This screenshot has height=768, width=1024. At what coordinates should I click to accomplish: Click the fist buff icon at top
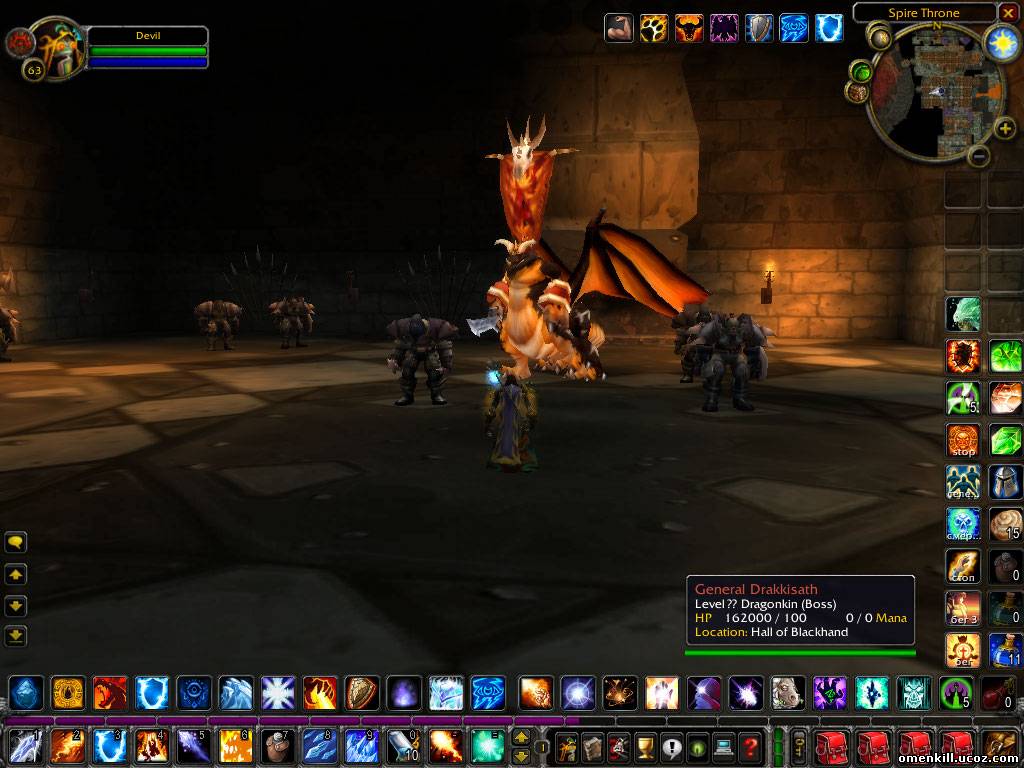point(619,28)
